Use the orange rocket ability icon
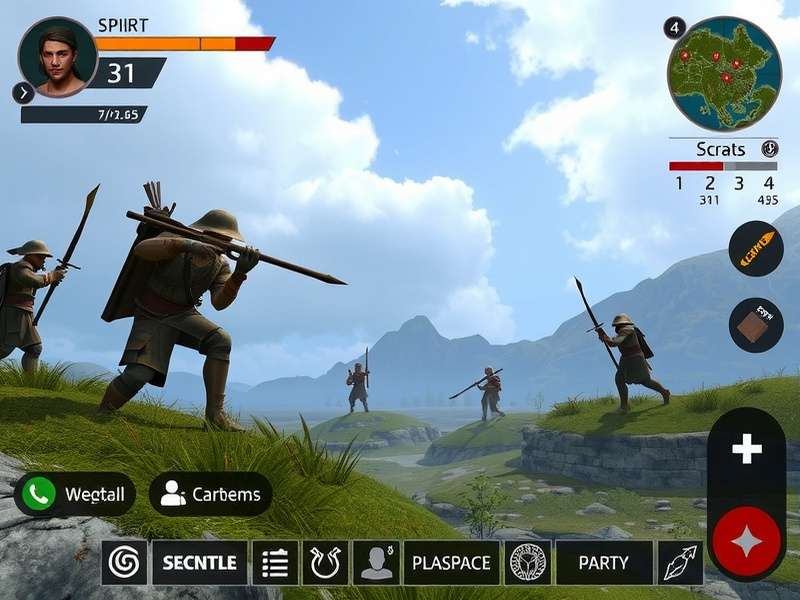The width and height of the screenshot is (800, 600). coord(756,249)
